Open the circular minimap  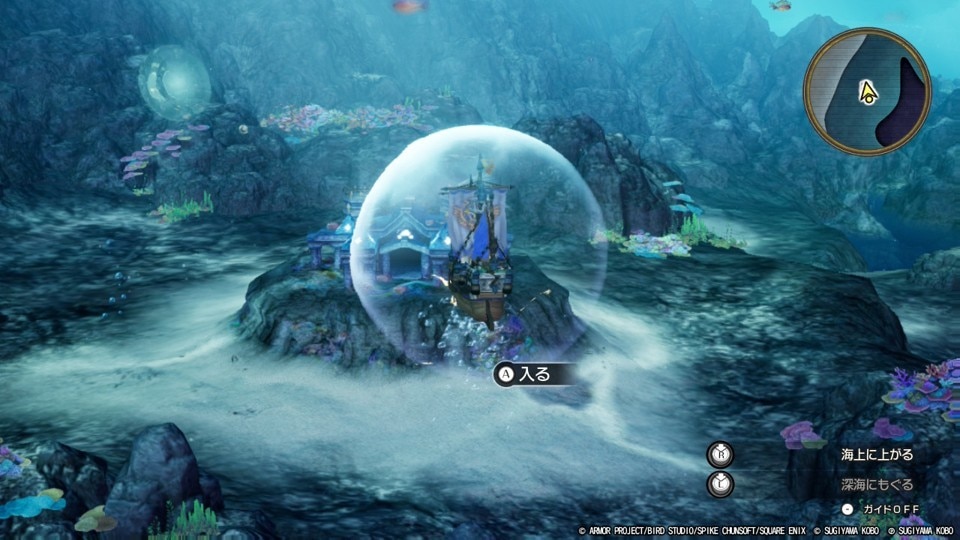(867, 91)
